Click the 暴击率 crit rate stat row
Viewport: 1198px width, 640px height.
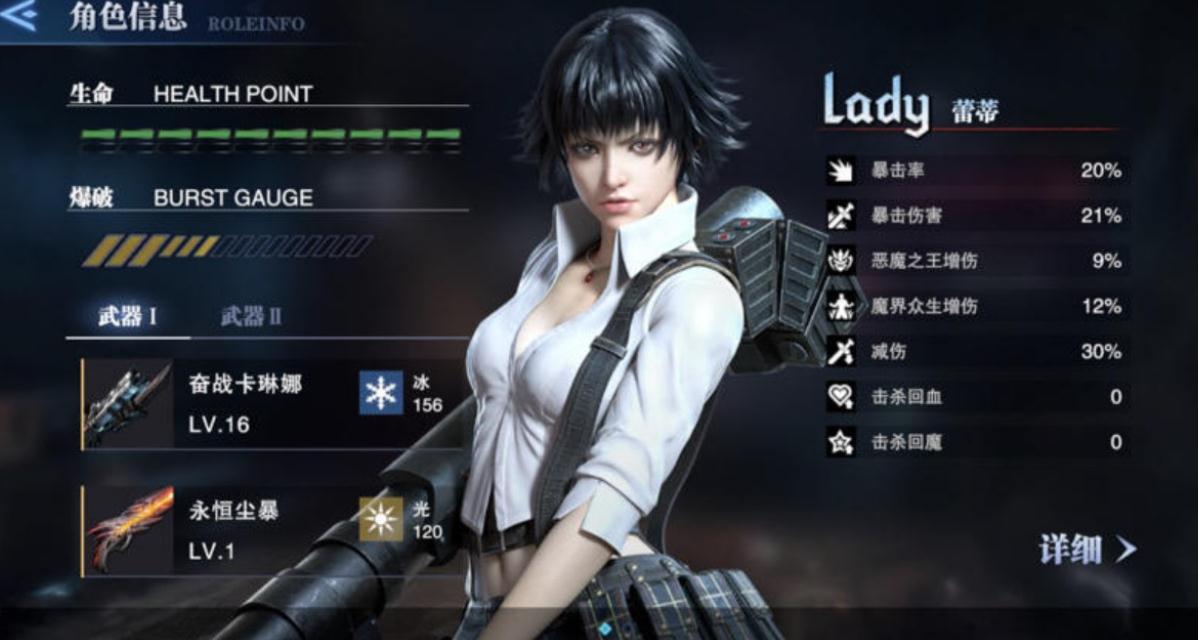975,171
